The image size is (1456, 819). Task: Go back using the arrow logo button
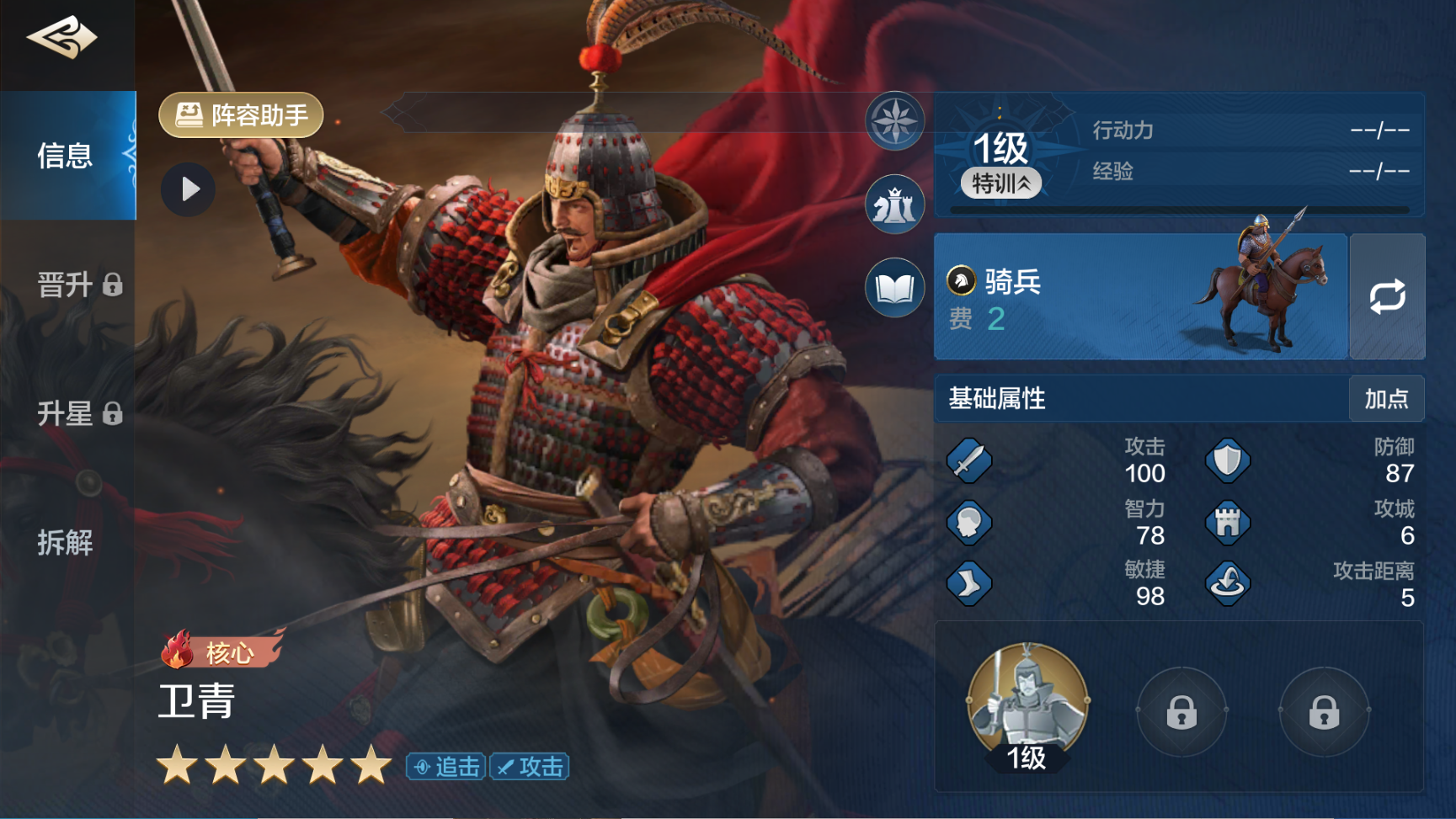(x=62, y=38)
